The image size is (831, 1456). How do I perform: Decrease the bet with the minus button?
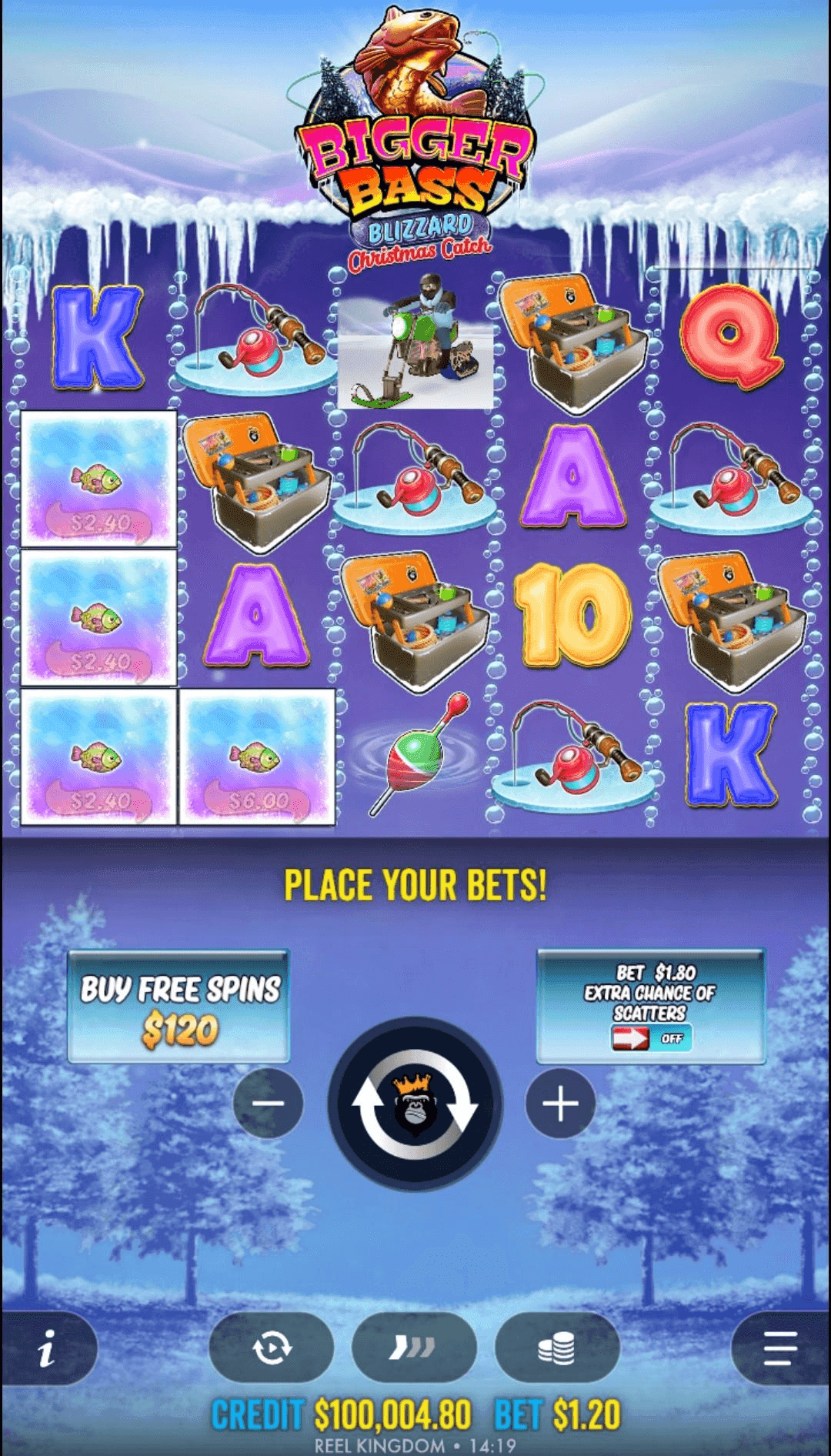(x=269, y=1104)
